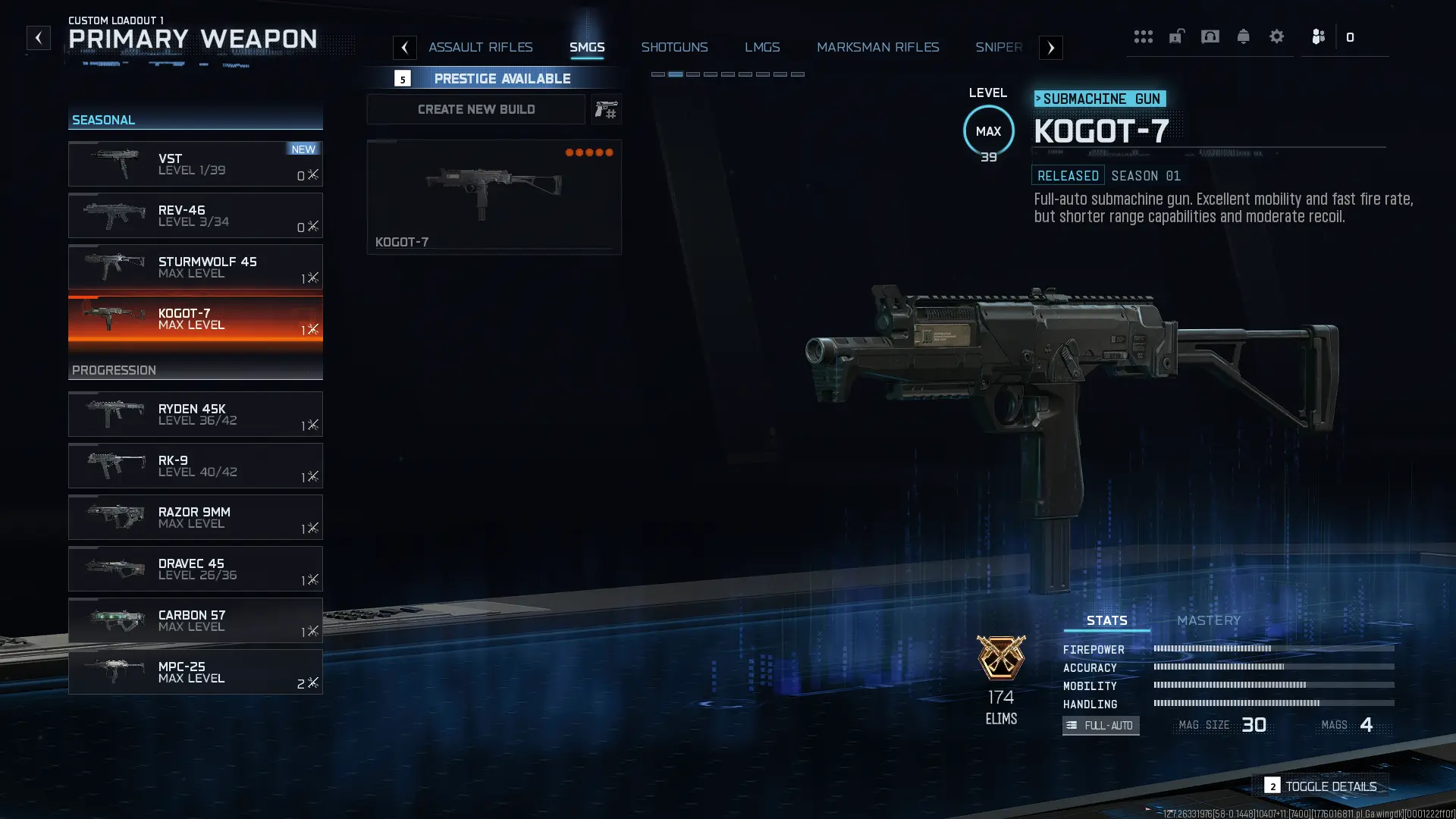This screenshot has height=819, width=1456.
Task: Select the LMGs category tab
Action: pos(762,47)
